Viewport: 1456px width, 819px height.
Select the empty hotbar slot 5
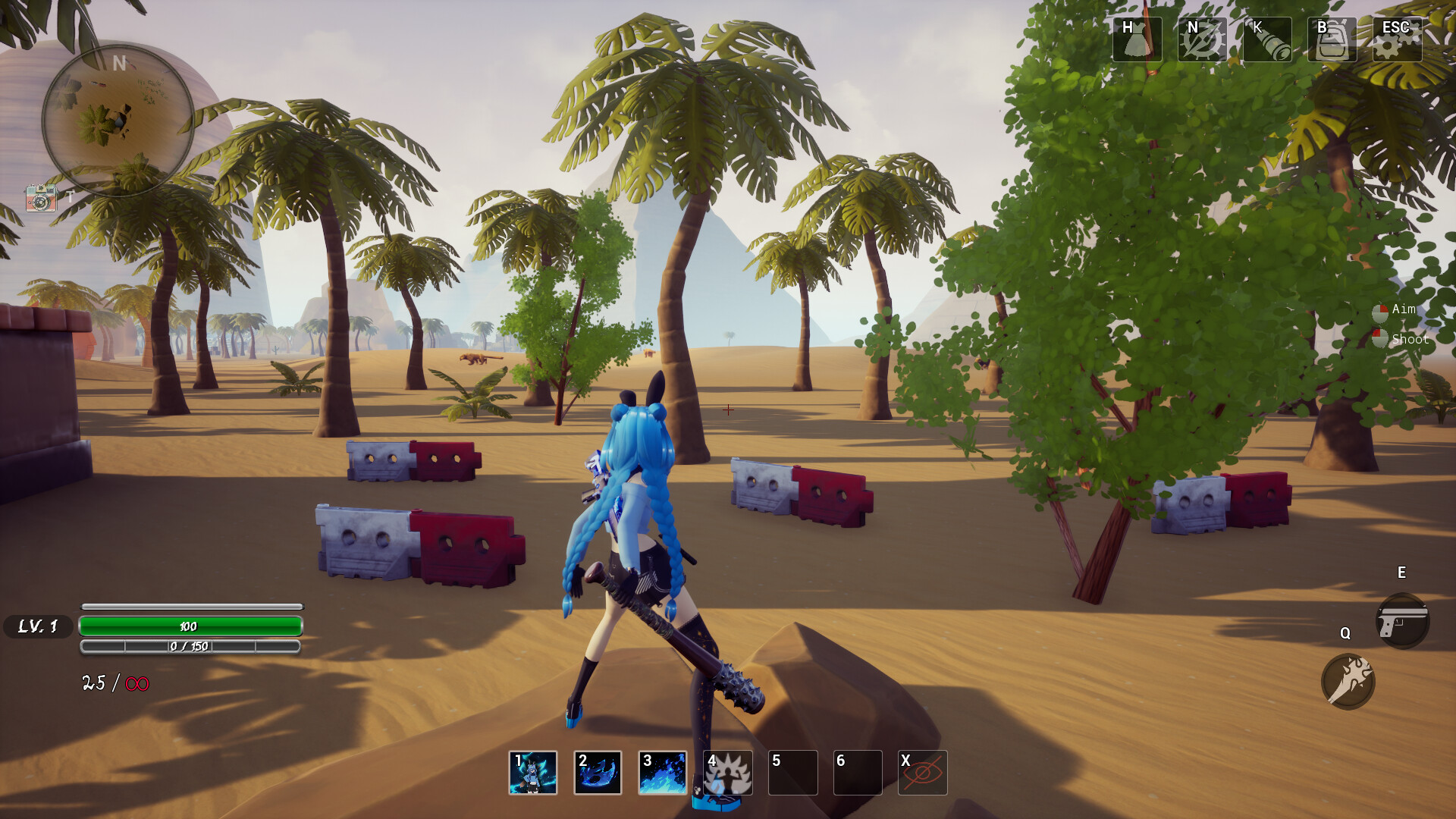pyautogui.click(x=792, y=772)
